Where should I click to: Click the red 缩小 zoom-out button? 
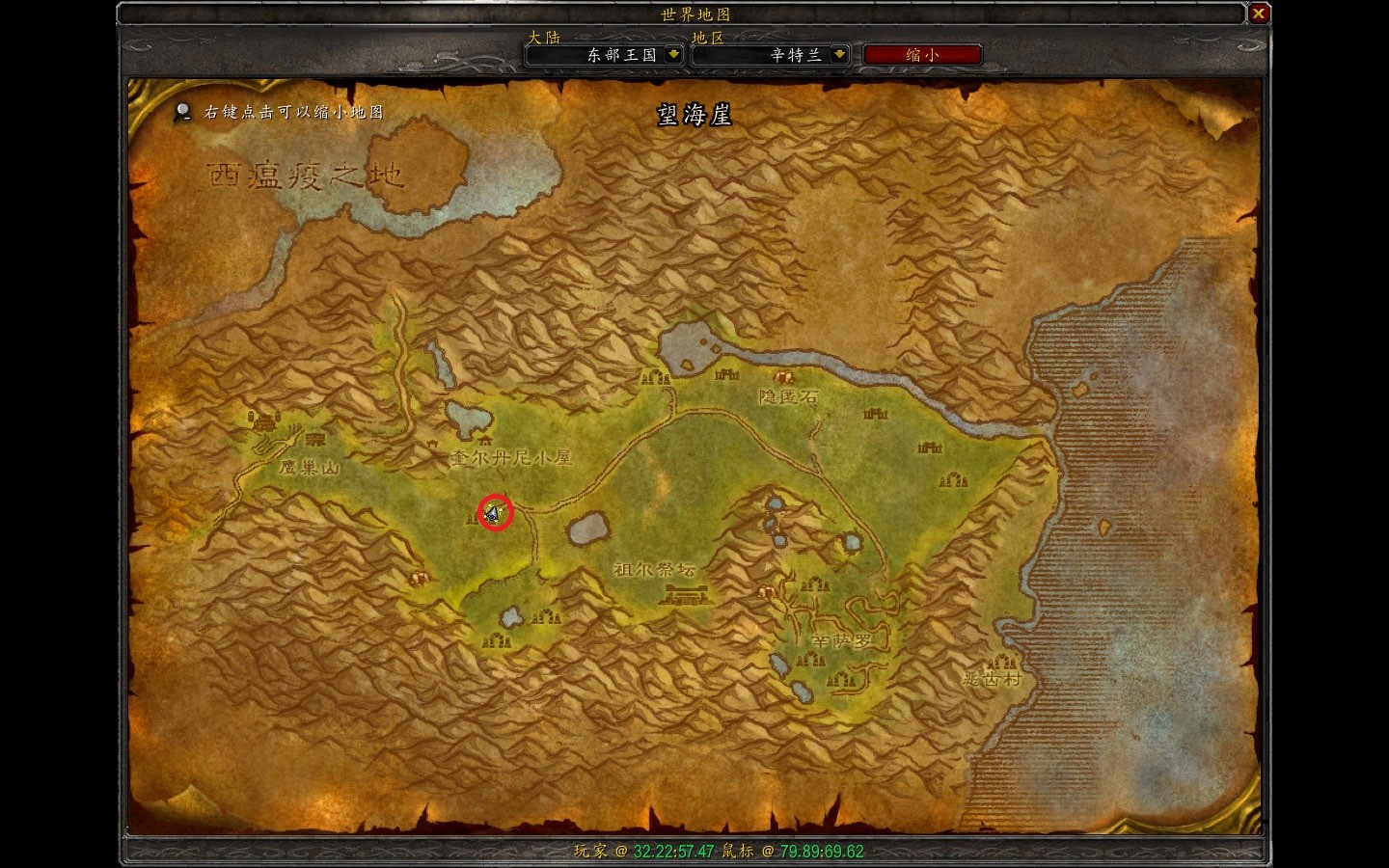[921, 55]
